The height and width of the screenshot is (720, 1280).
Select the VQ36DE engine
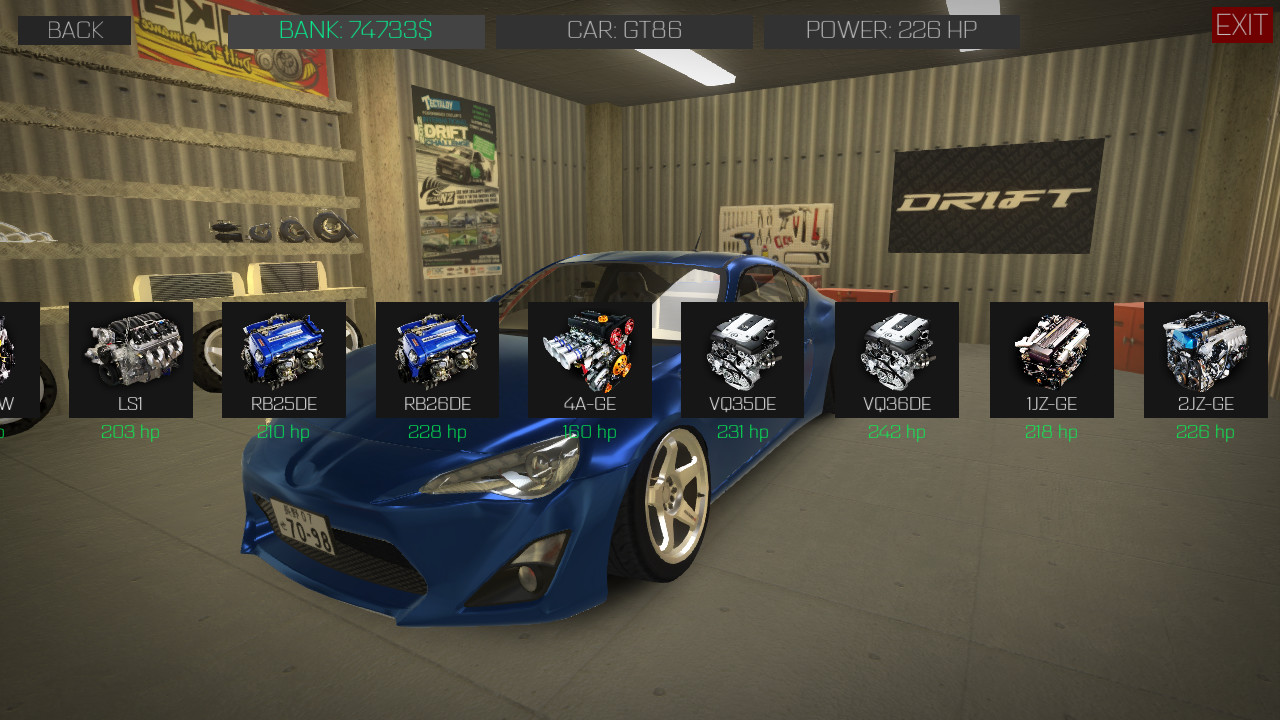[x=897, y=359]
